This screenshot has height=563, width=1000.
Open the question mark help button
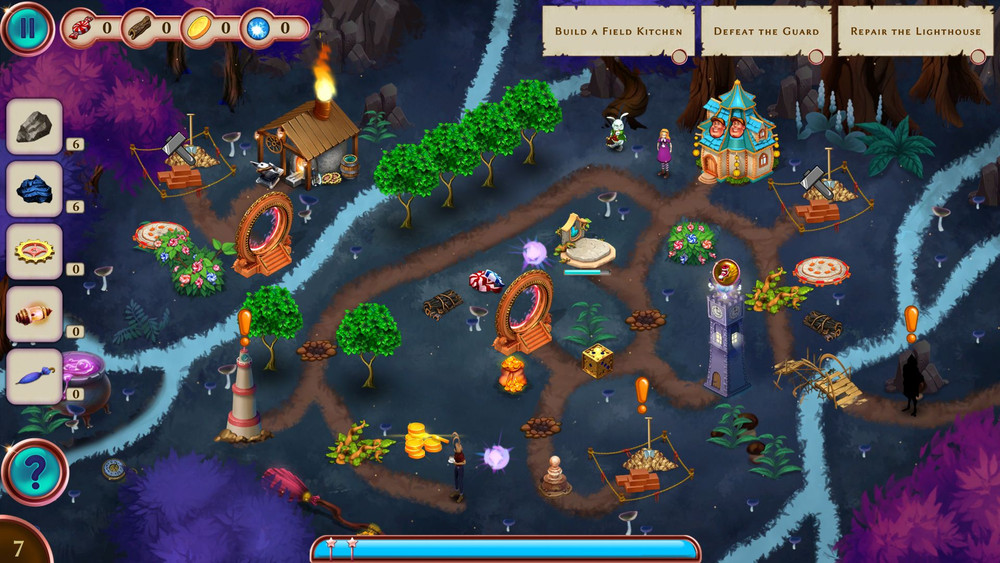34,472
